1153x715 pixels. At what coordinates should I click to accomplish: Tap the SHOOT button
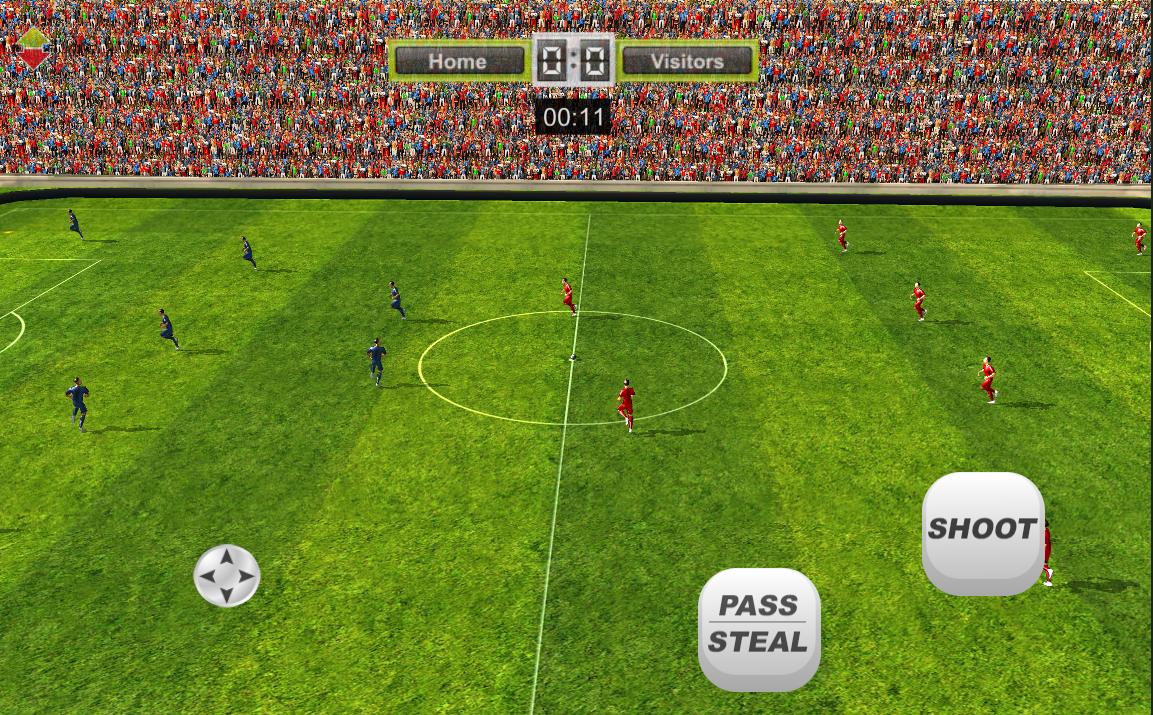tap(982, 531)
